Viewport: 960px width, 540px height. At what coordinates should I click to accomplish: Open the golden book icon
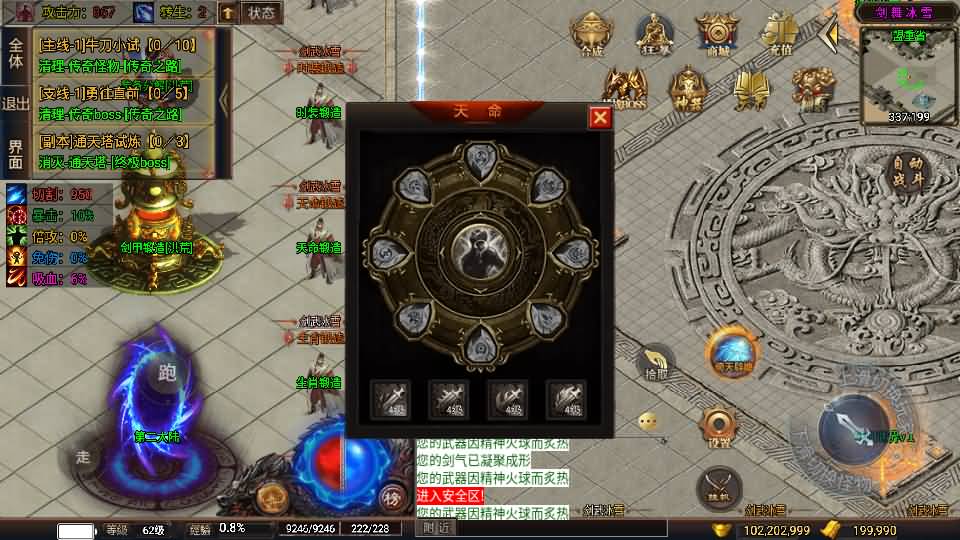(x=750, y=88)
